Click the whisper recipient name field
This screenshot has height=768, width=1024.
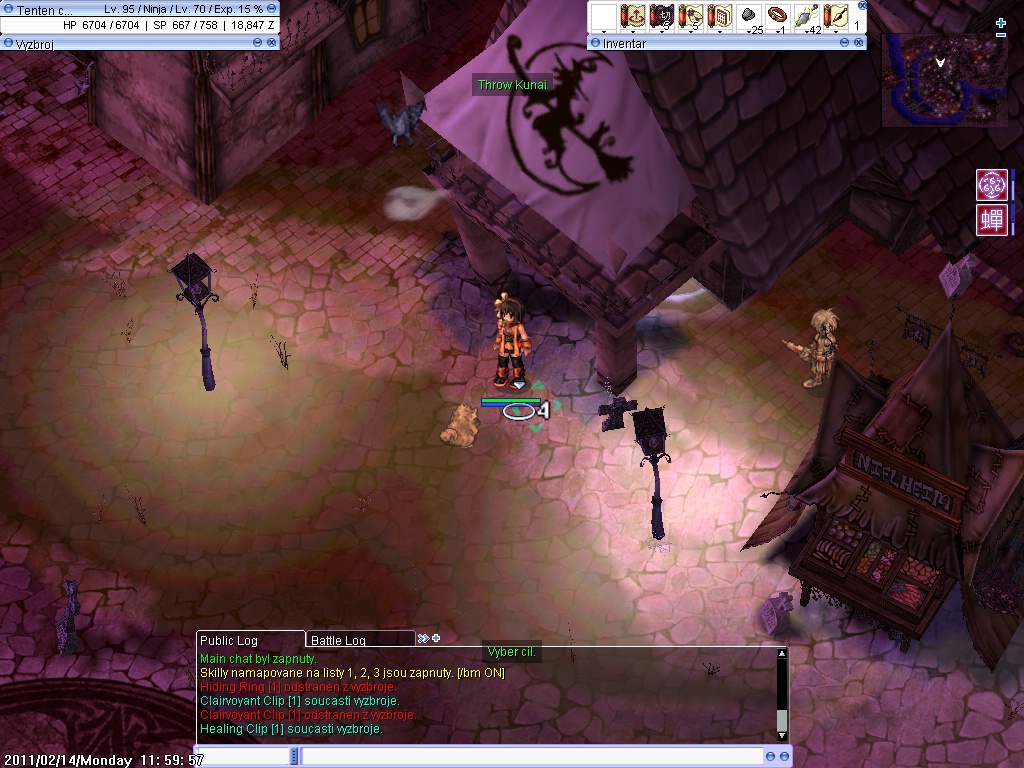point(247,757)
